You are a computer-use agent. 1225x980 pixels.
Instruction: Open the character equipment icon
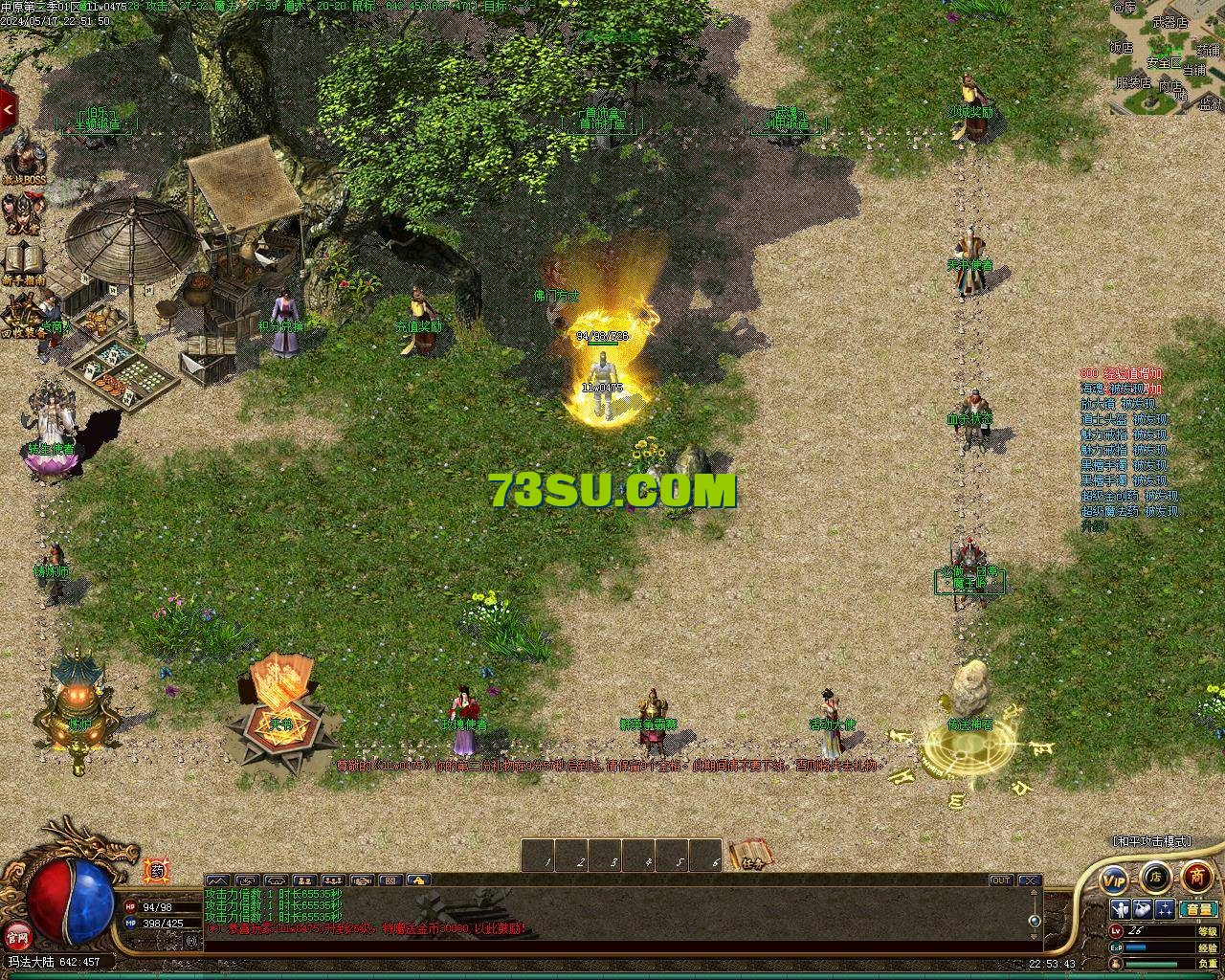[x=1121, y=909]
